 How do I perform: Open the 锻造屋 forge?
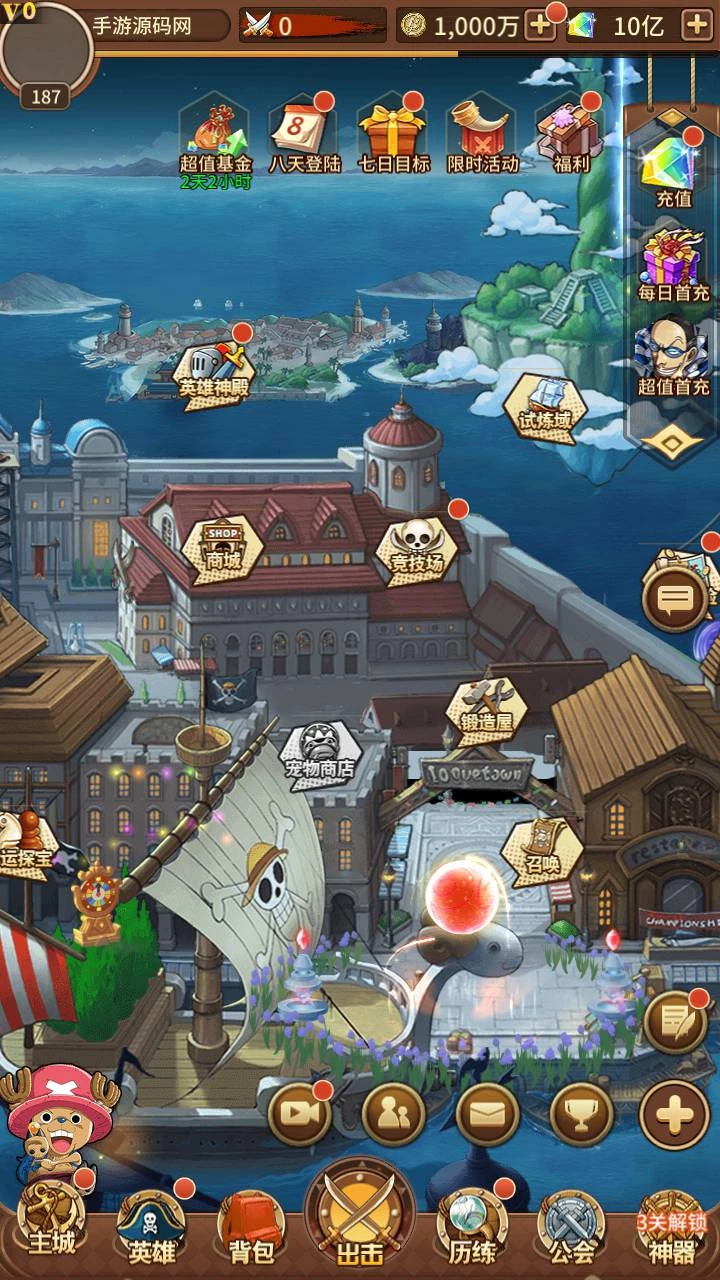[486, 708]
